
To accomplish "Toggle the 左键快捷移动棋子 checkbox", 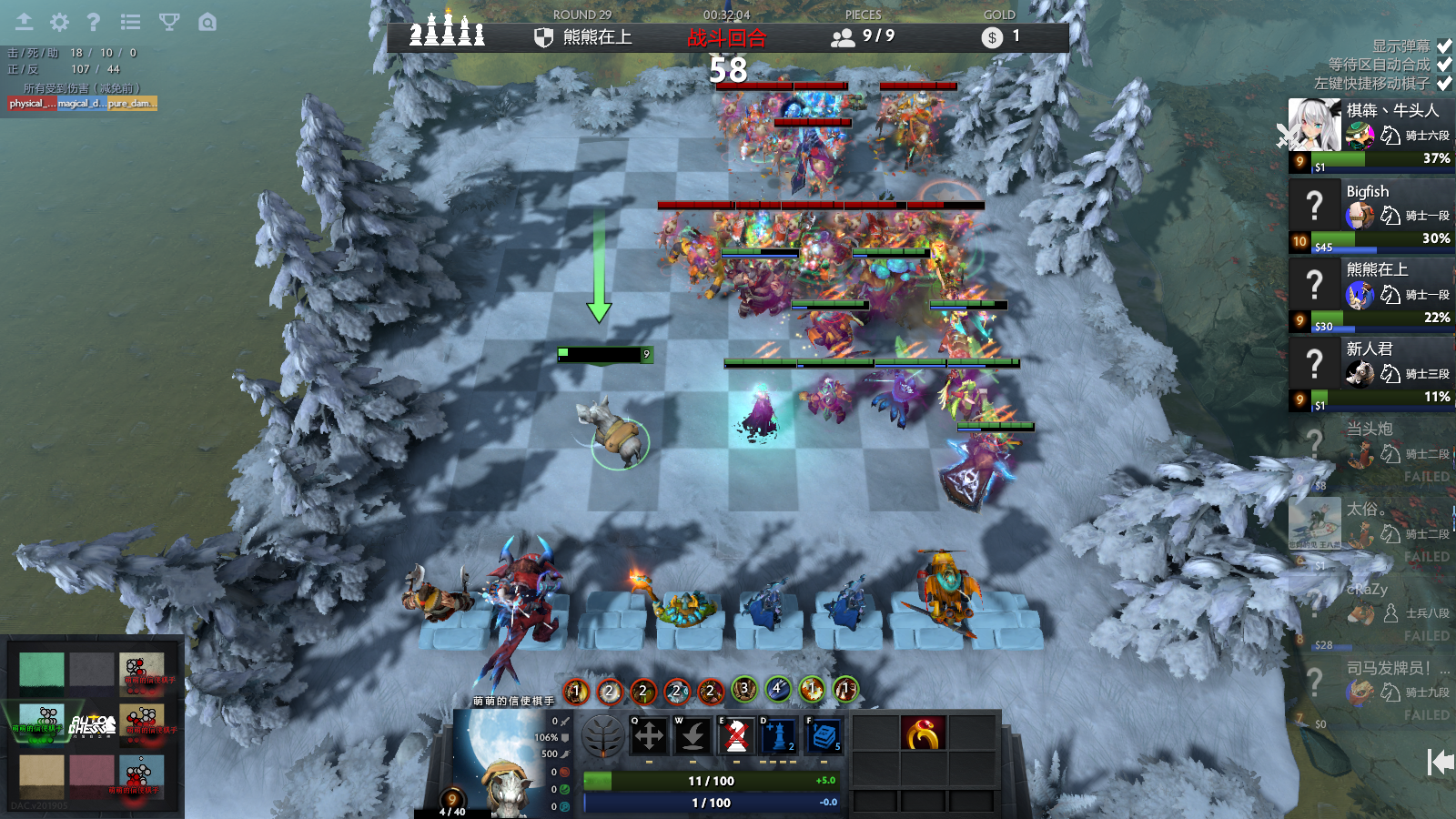I will pos(1444,84).
